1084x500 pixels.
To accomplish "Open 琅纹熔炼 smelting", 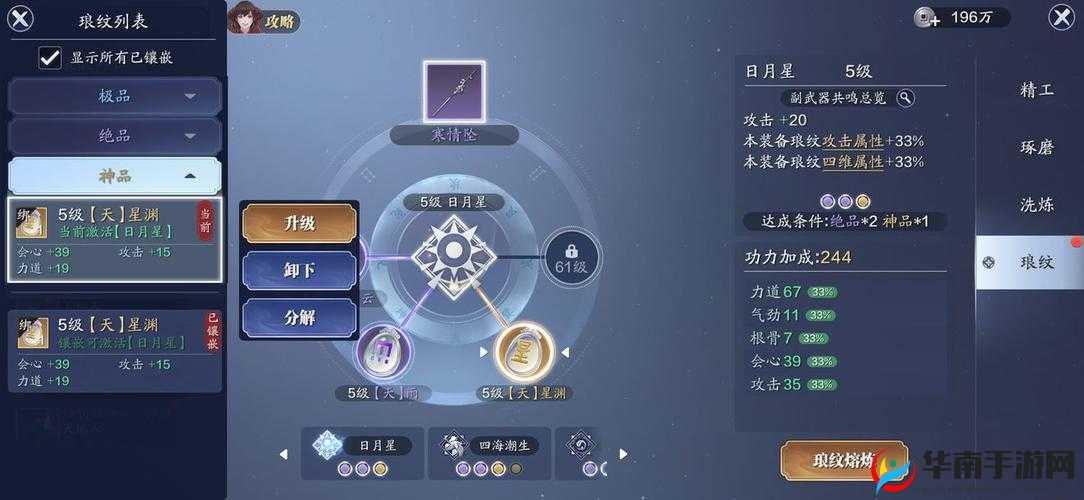I will pos(843,461).
